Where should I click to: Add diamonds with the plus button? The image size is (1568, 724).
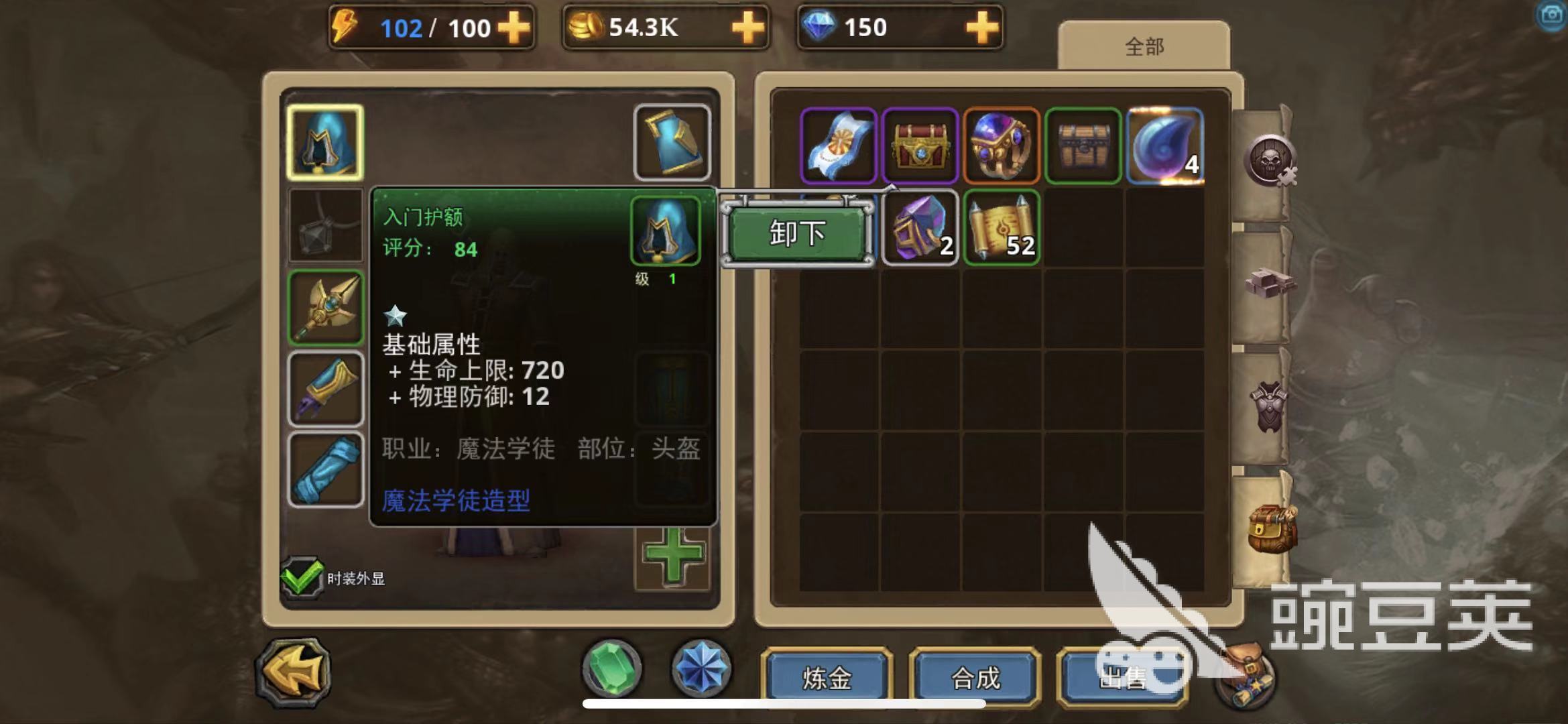(981, 28)
